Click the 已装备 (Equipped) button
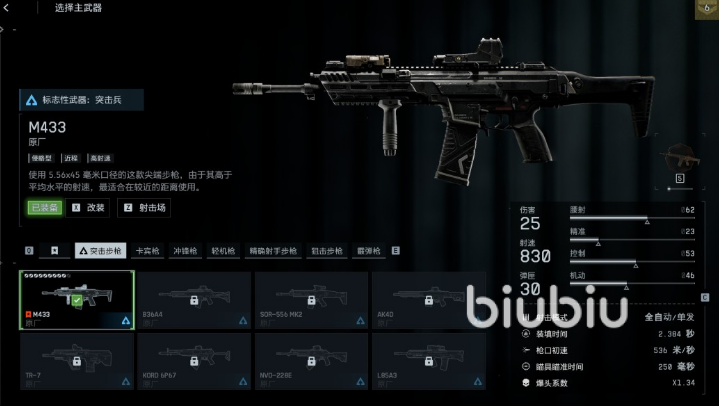719x406 pixels. [x=44, y=208]
